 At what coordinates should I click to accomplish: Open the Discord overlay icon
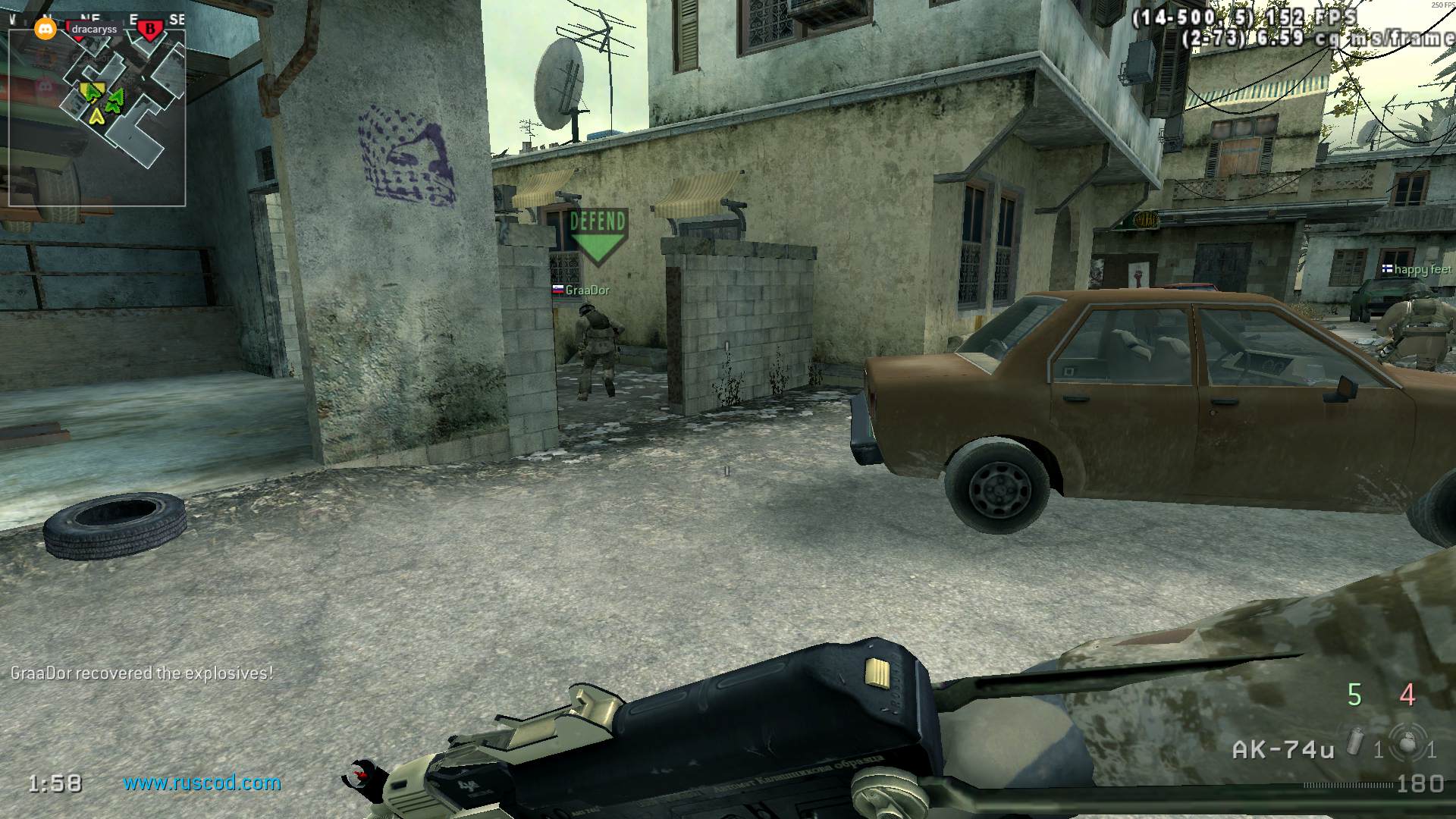click(45, 30)
